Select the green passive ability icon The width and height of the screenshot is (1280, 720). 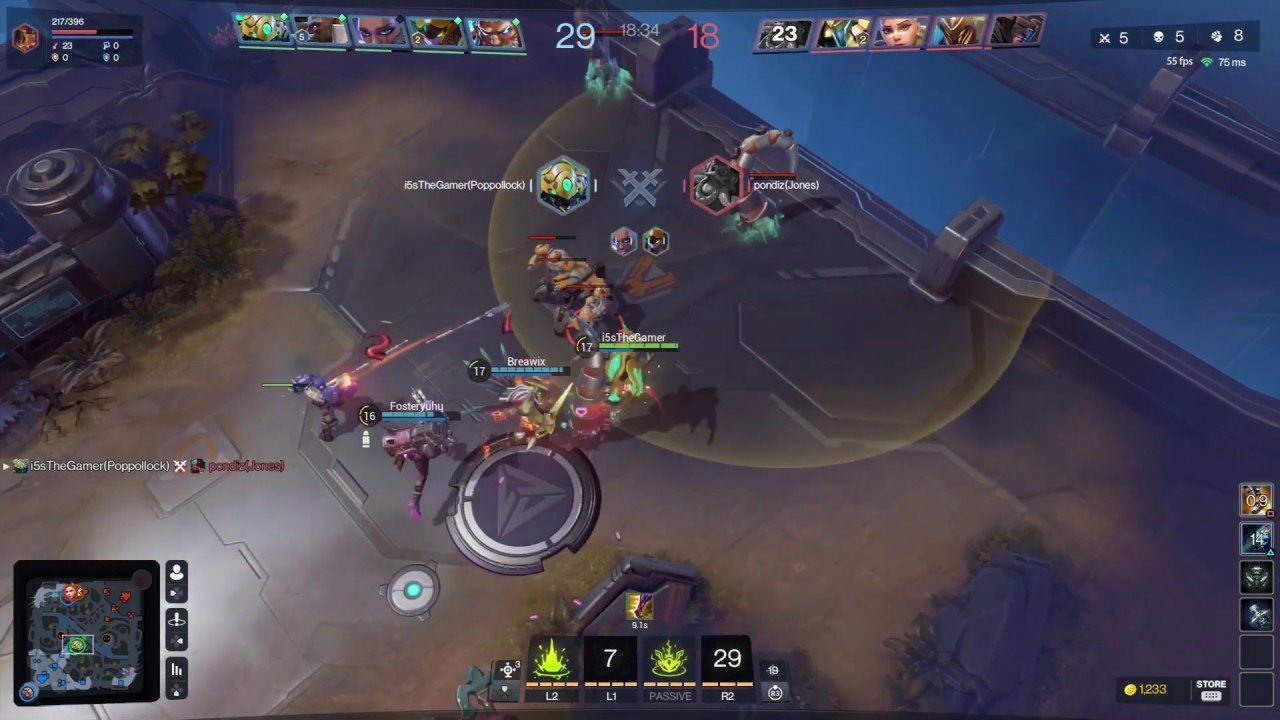coord(669,660)
